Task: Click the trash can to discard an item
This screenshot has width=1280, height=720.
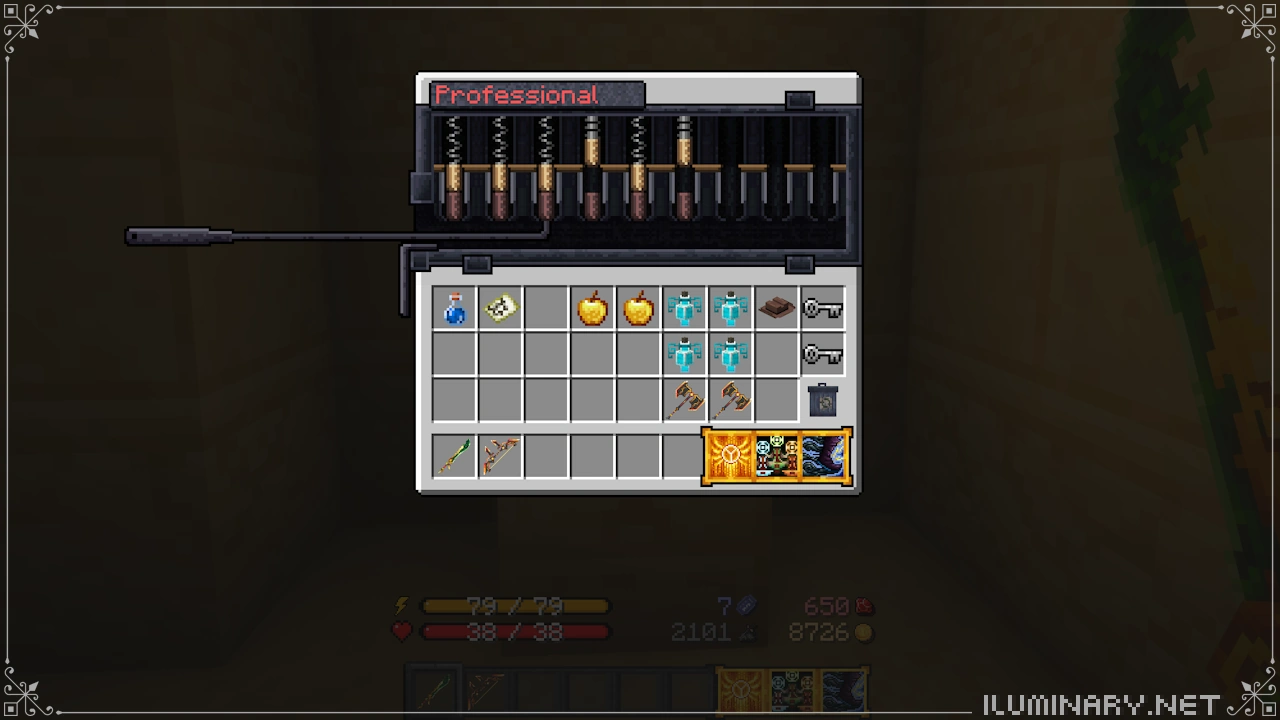Action: point(822,400)
